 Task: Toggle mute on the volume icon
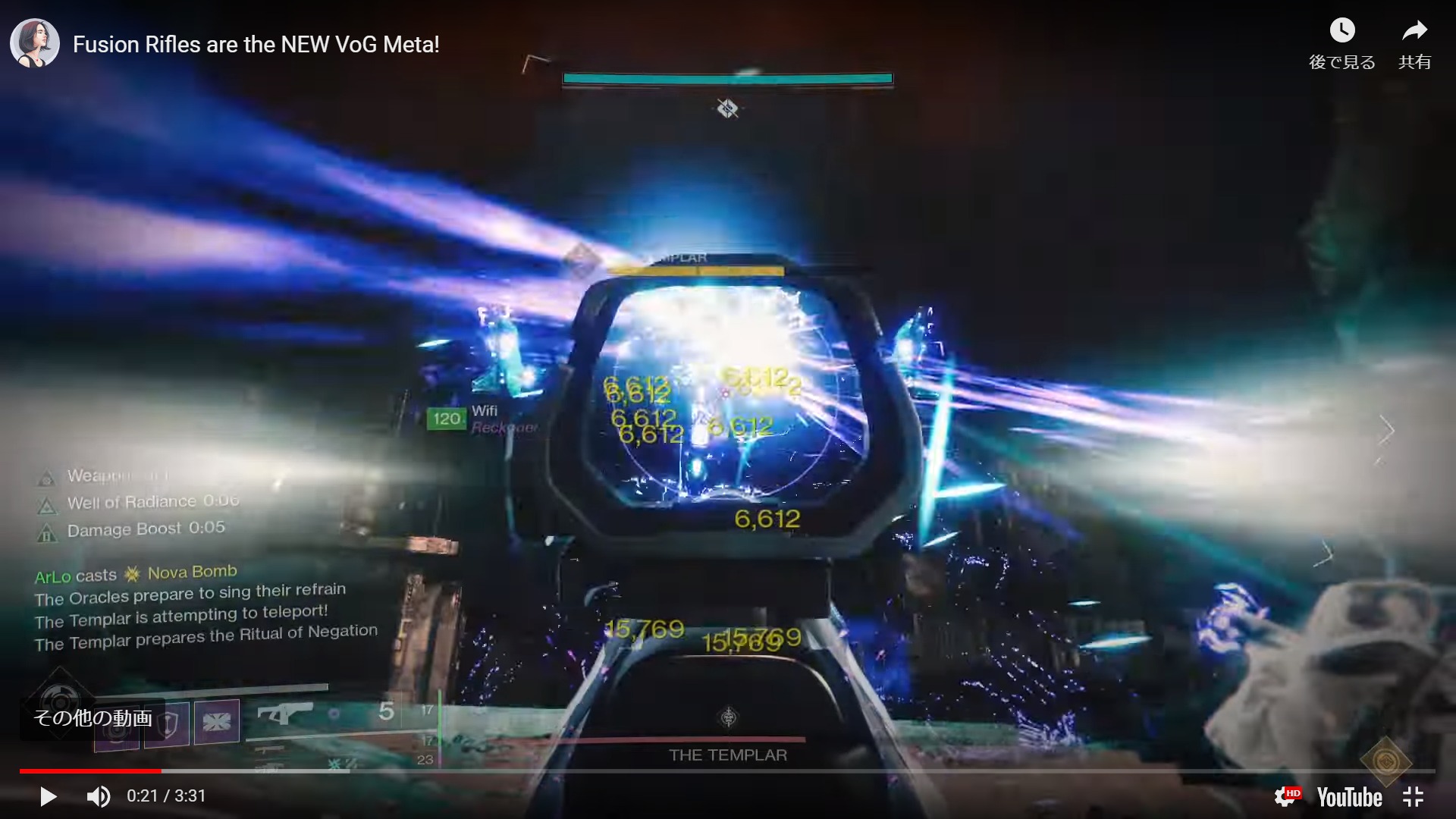99,796
